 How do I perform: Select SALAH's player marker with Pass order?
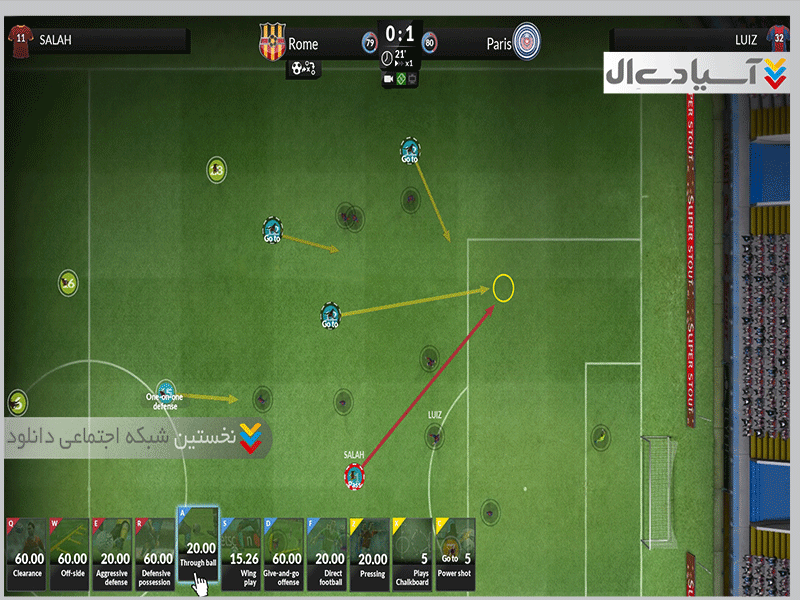354,475
